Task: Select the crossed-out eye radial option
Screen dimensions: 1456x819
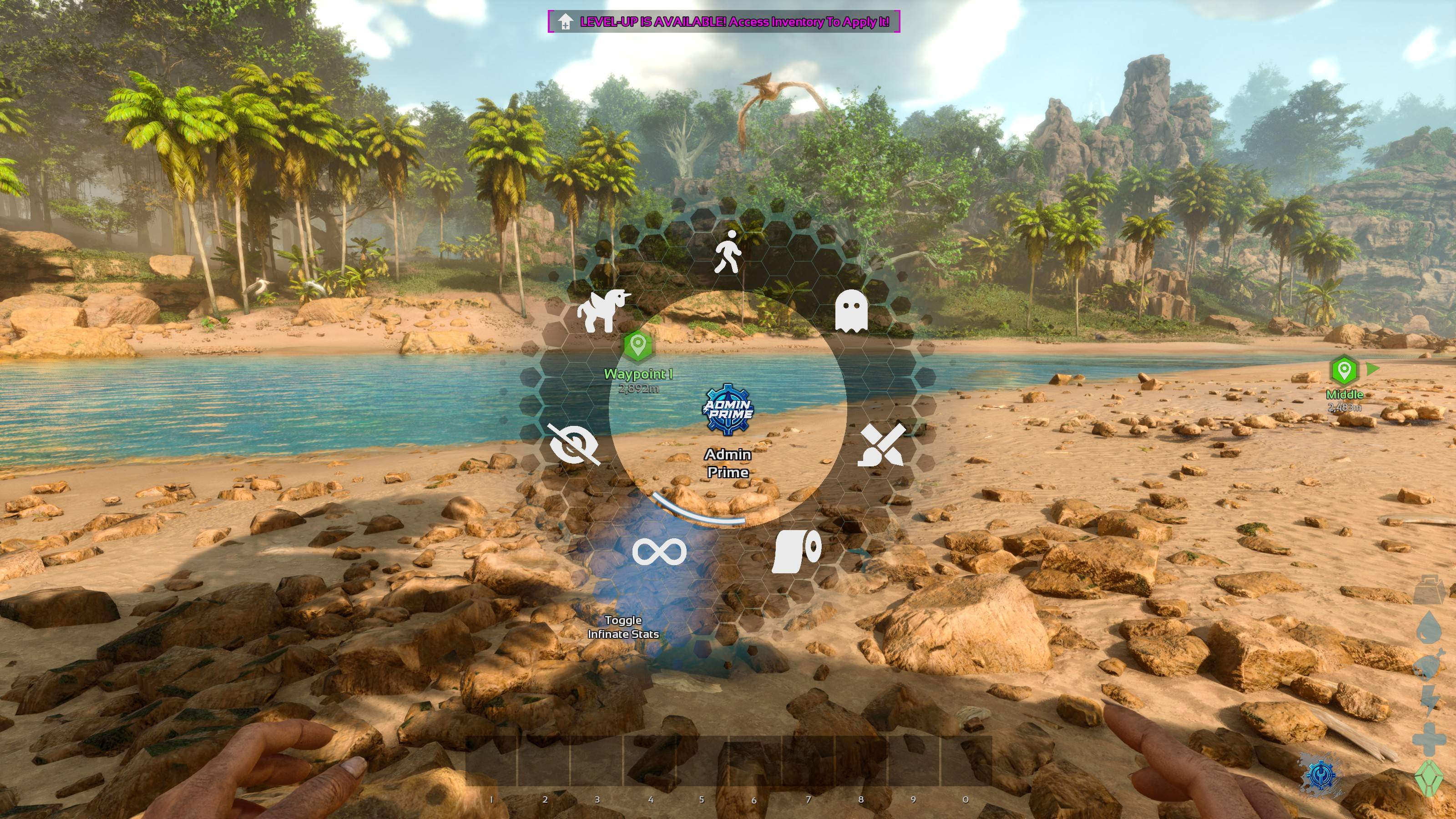Action: [574, 445]
